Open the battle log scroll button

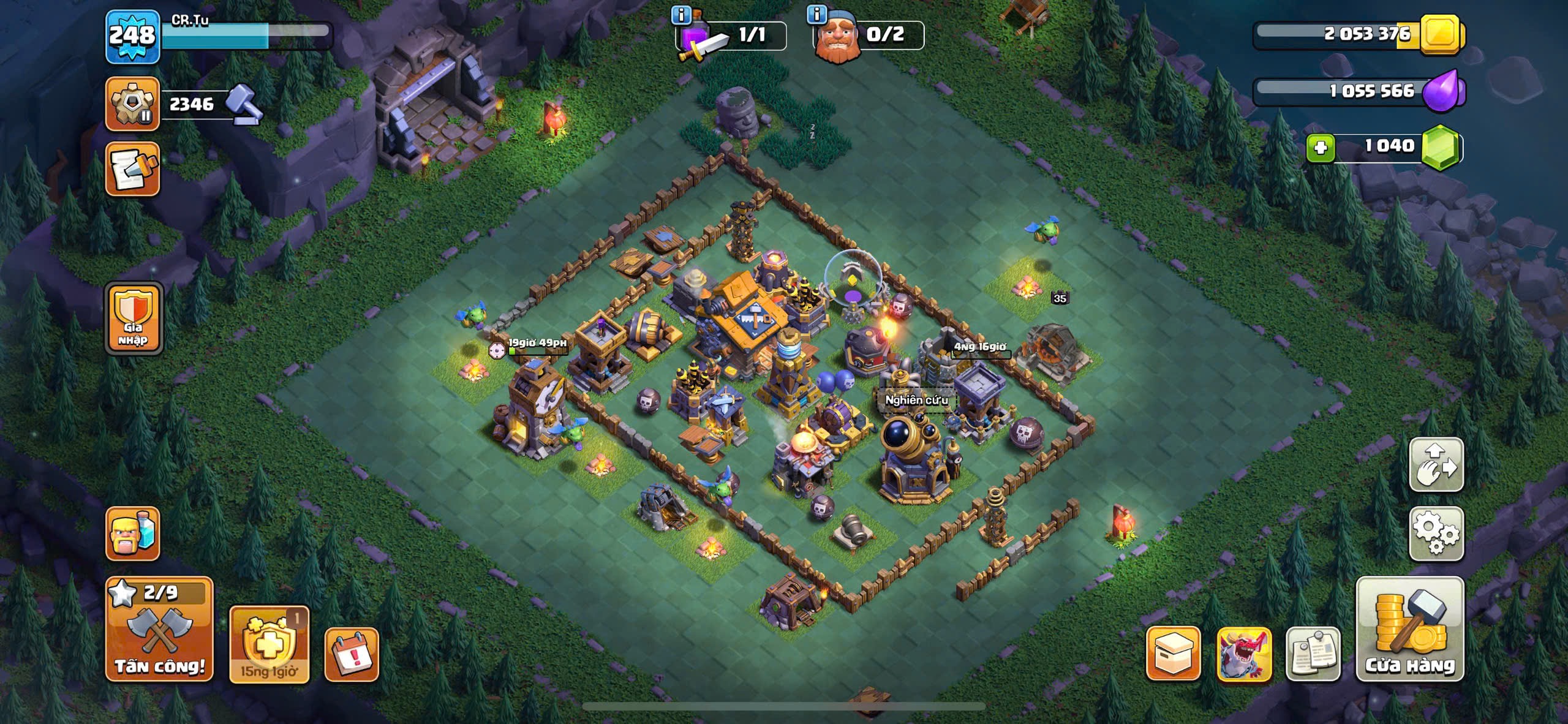(132, 170)
